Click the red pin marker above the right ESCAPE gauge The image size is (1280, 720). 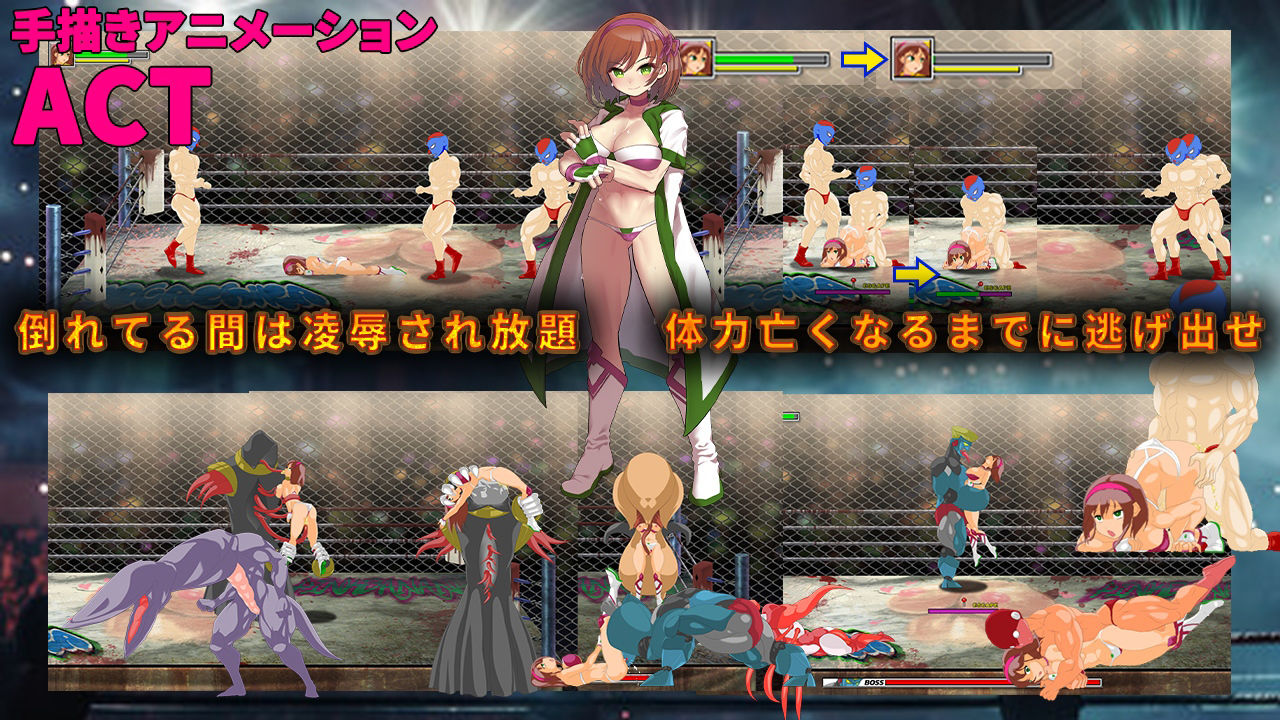(979, 283)
